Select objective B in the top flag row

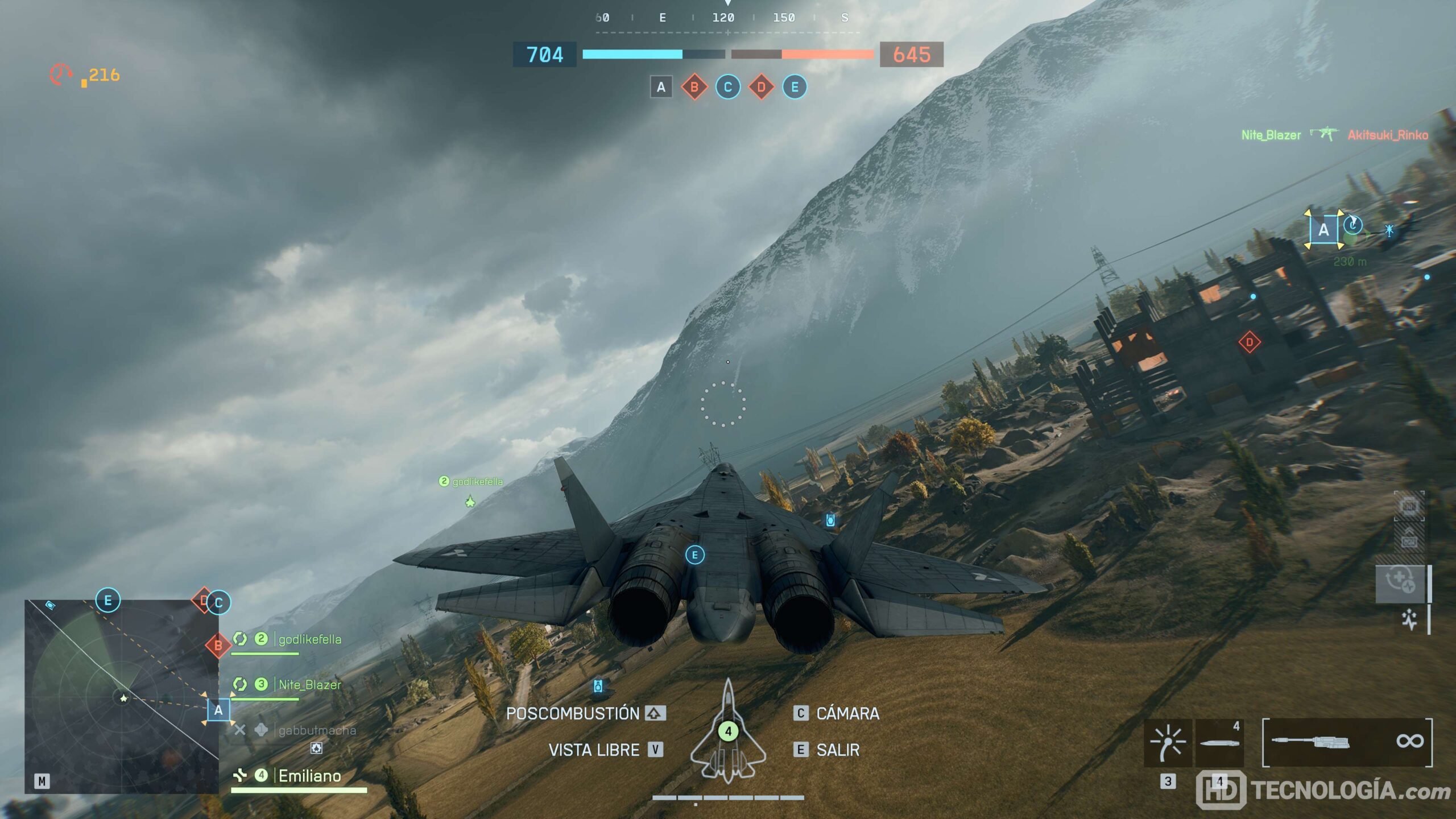coord(694,87)
